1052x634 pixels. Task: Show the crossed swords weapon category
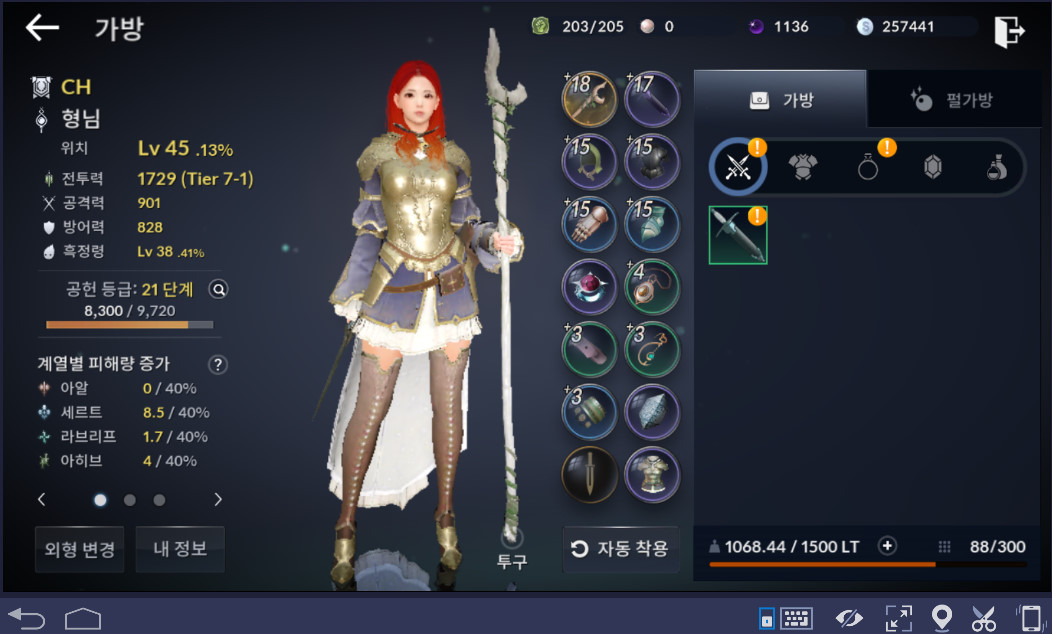[738, 167]
